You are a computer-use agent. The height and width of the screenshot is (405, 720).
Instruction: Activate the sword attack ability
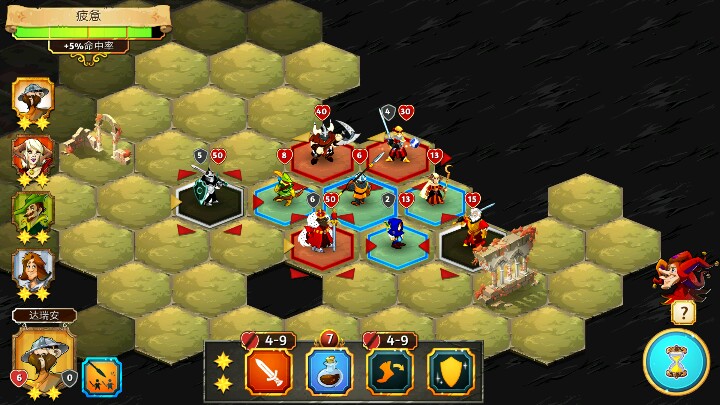(268, 370)
